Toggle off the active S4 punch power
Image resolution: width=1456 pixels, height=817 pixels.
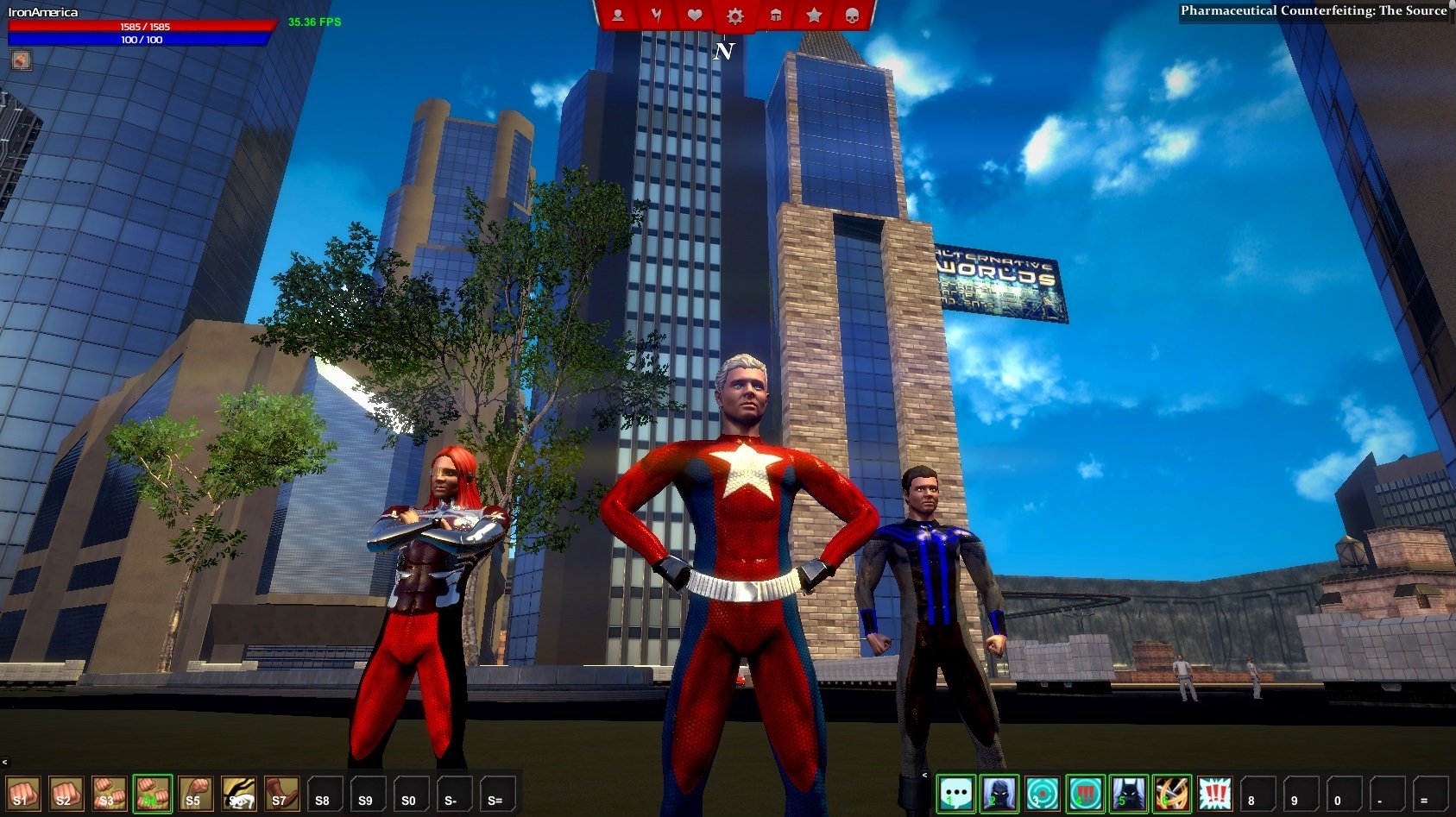pyautogui.click(x=150, y=795)
